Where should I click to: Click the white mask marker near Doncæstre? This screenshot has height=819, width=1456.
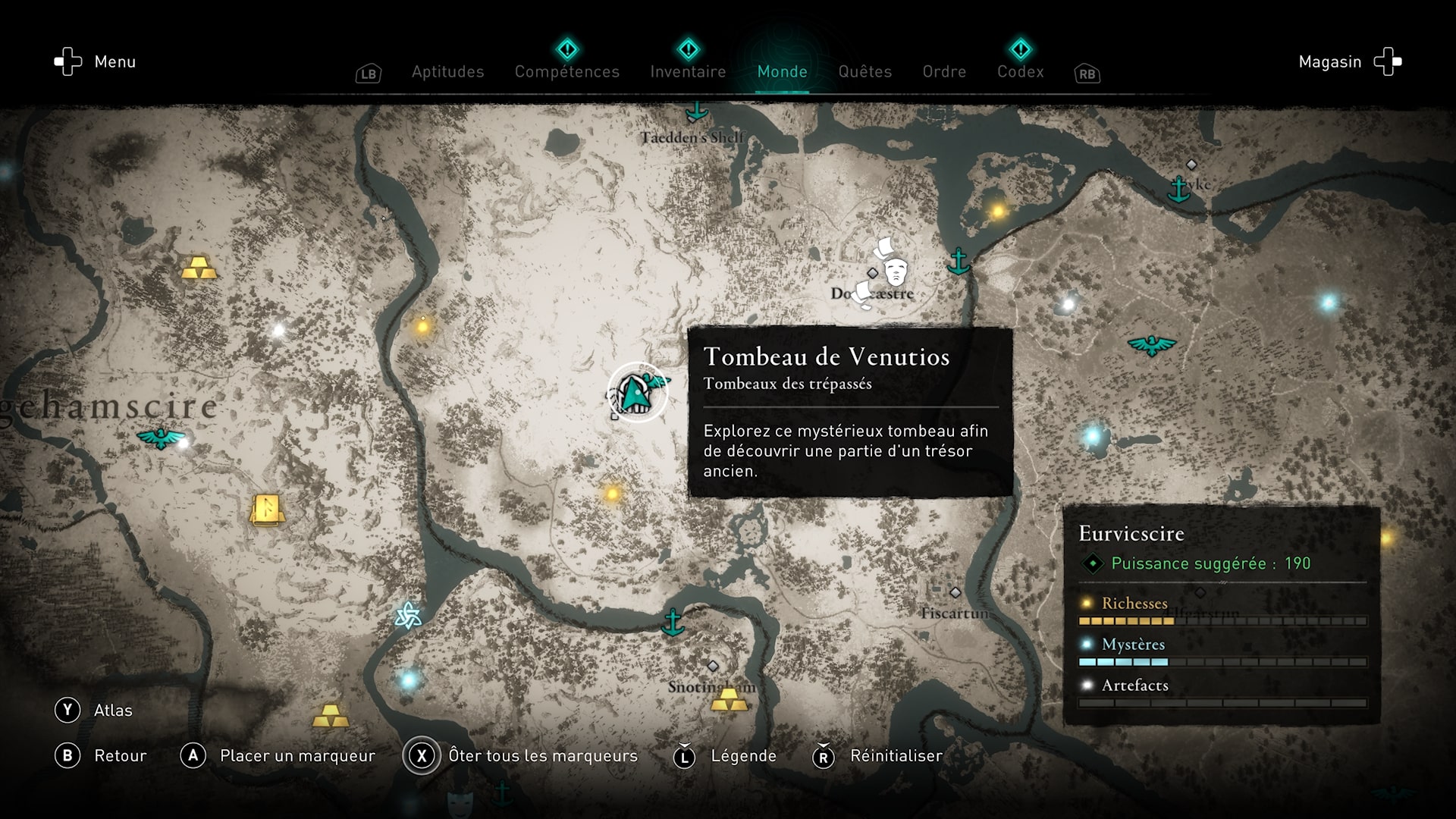(x=896, y=270)
